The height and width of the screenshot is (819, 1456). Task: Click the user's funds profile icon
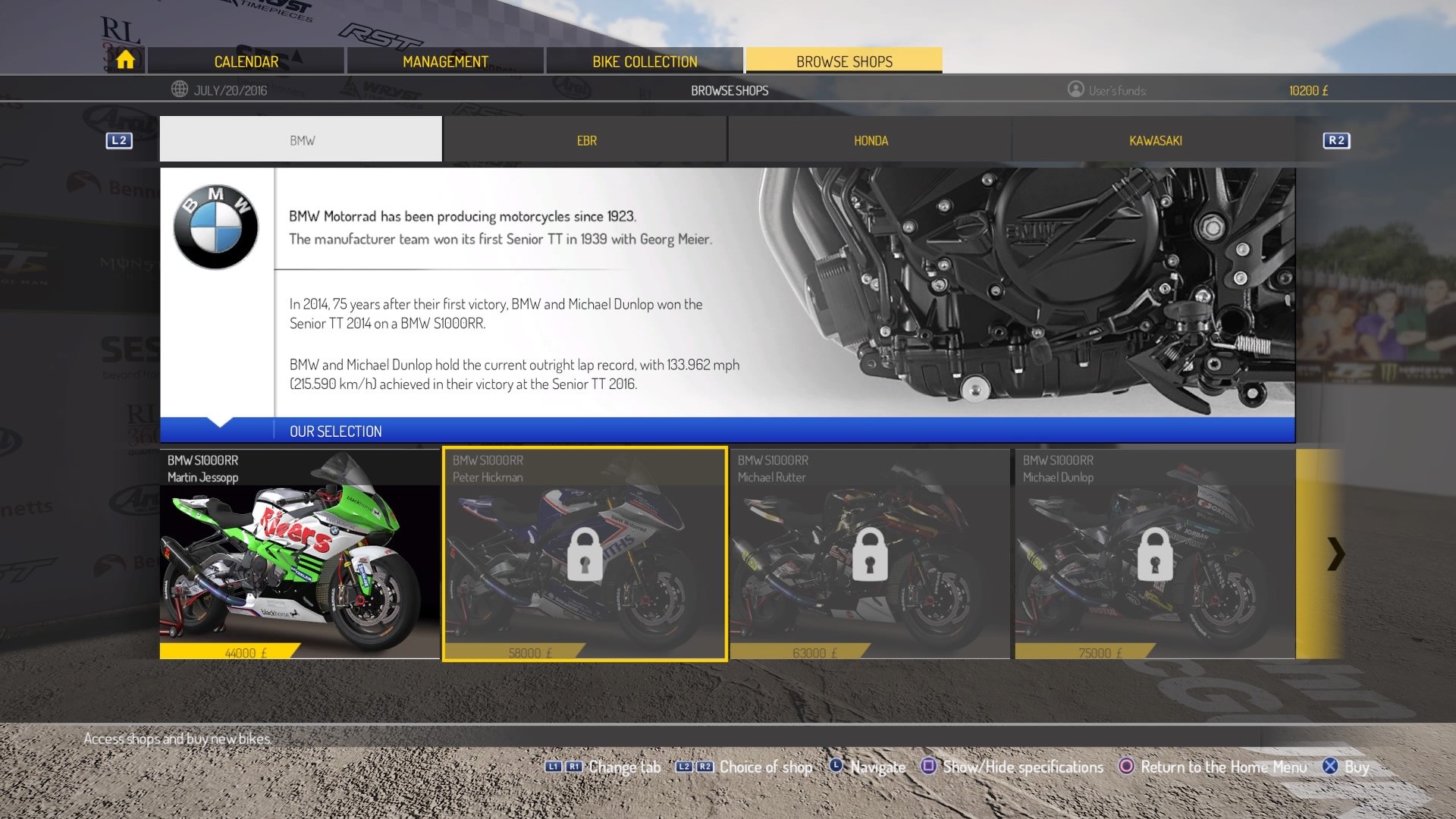click(x=1075, y=89)
